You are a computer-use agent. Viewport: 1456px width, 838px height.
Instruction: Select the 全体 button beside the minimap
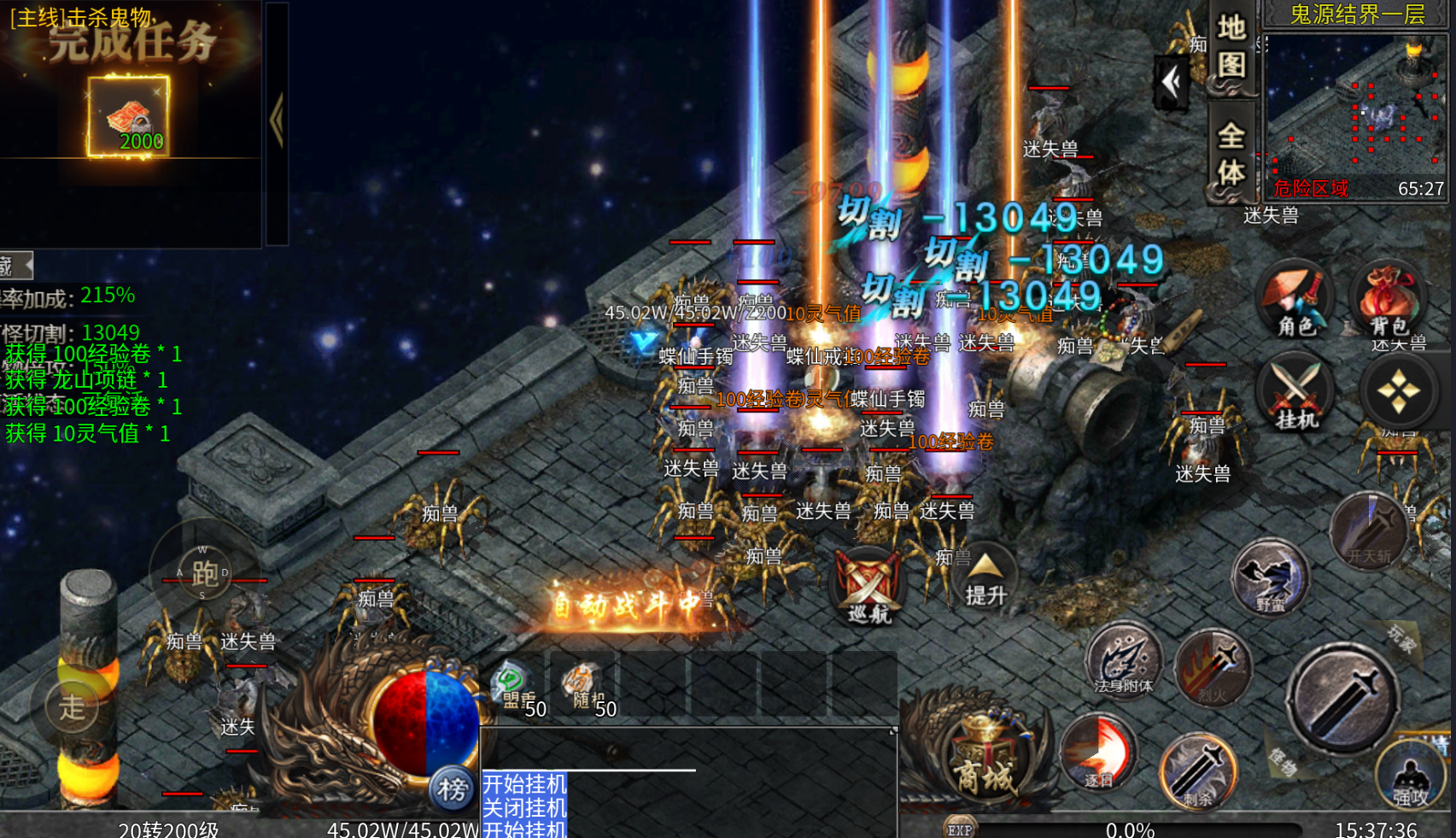(x=1231, y=154)
